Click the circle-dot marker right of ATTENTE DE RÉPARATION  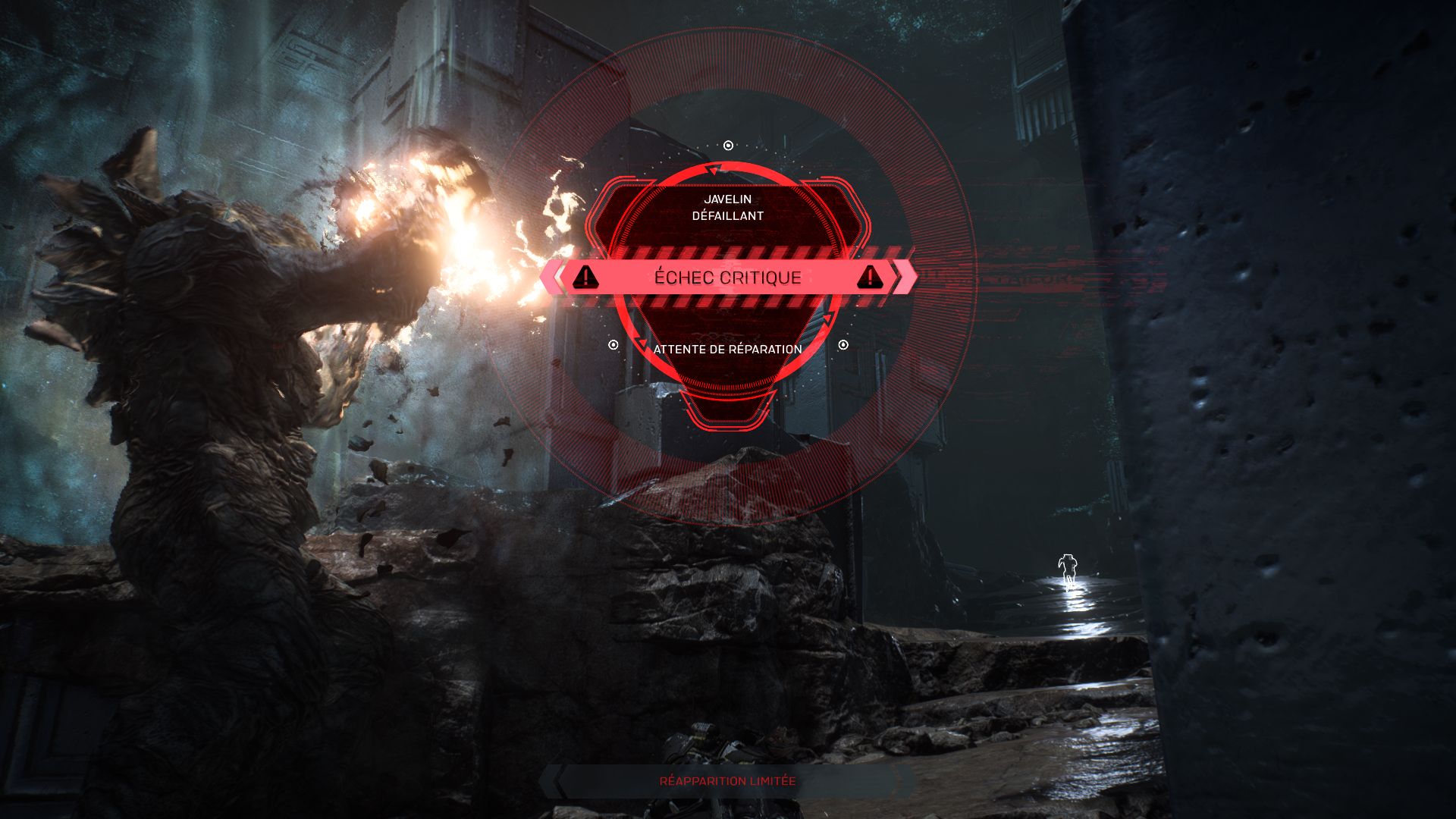(x=843, y=345)
